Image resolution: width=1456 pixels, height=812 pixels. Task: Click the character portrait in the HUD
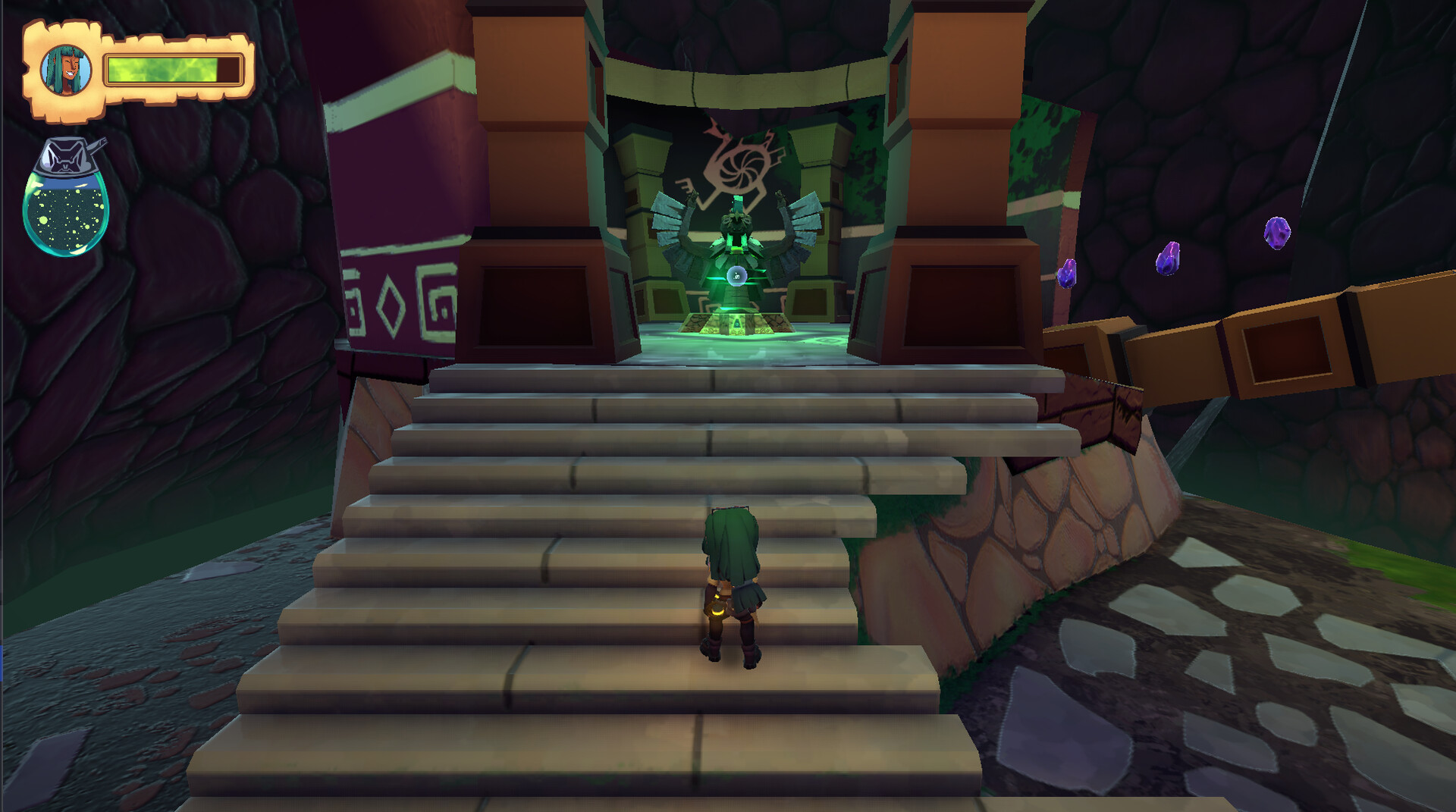64,69
